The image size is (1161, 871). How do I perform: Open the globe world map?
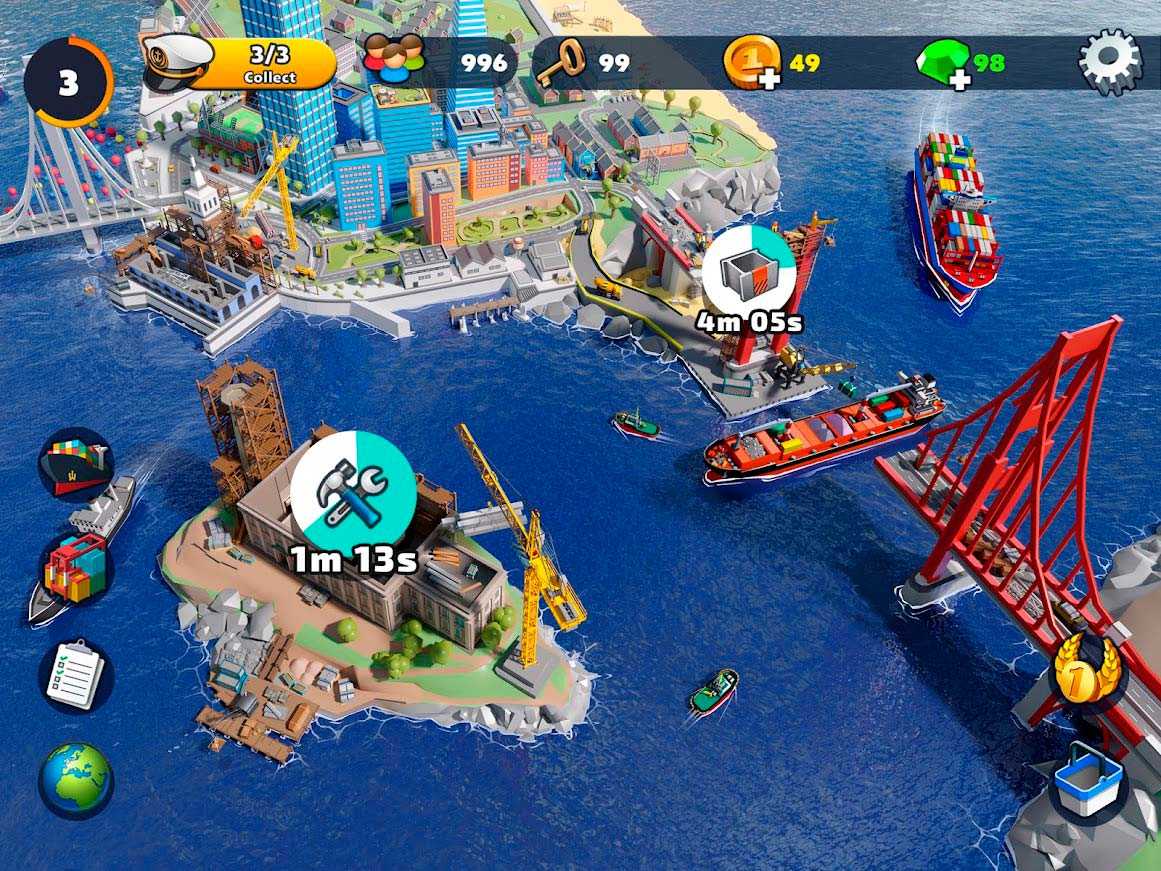point(76,780)
